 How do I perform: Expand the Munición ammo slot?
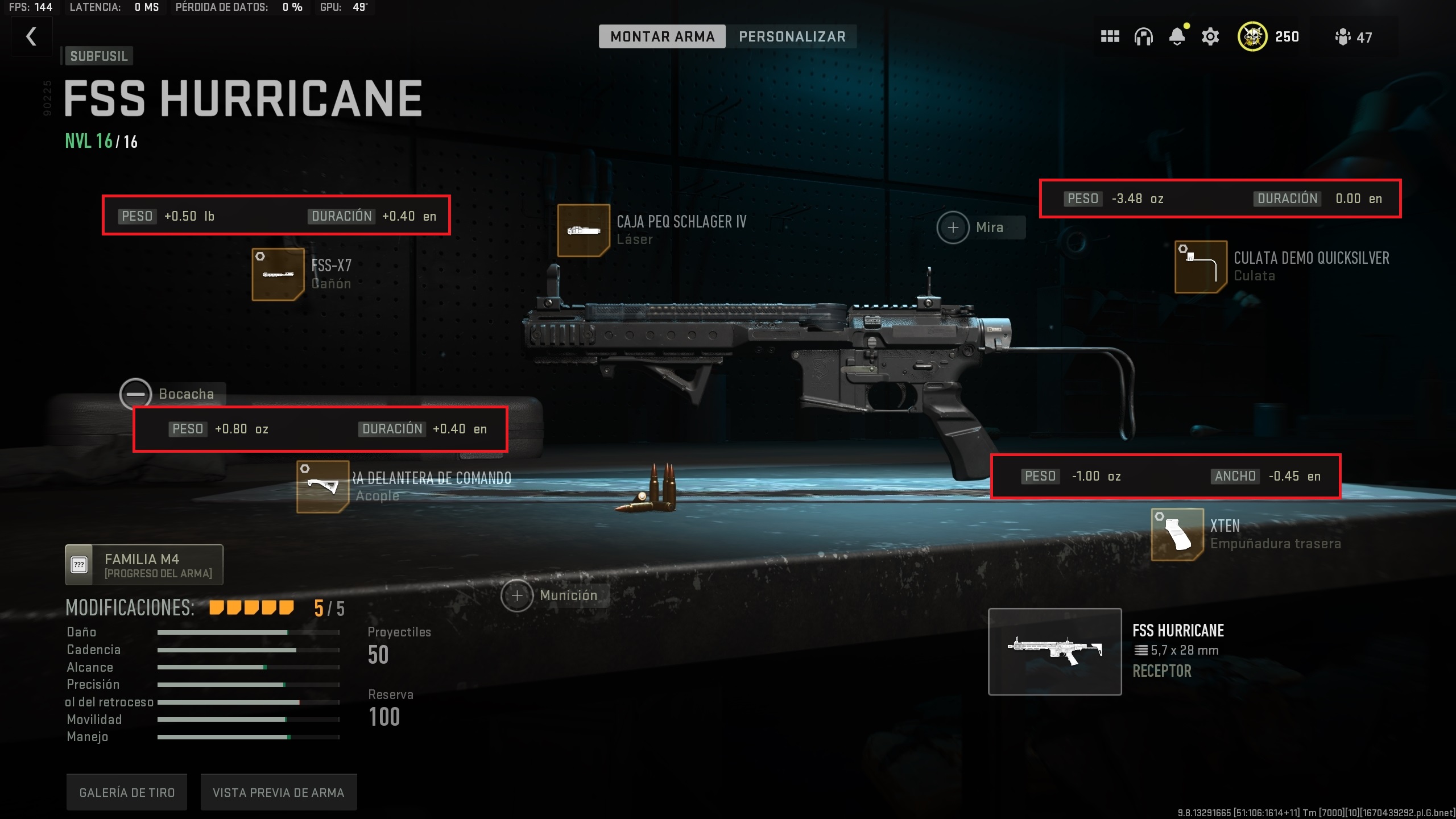(516, 595)
